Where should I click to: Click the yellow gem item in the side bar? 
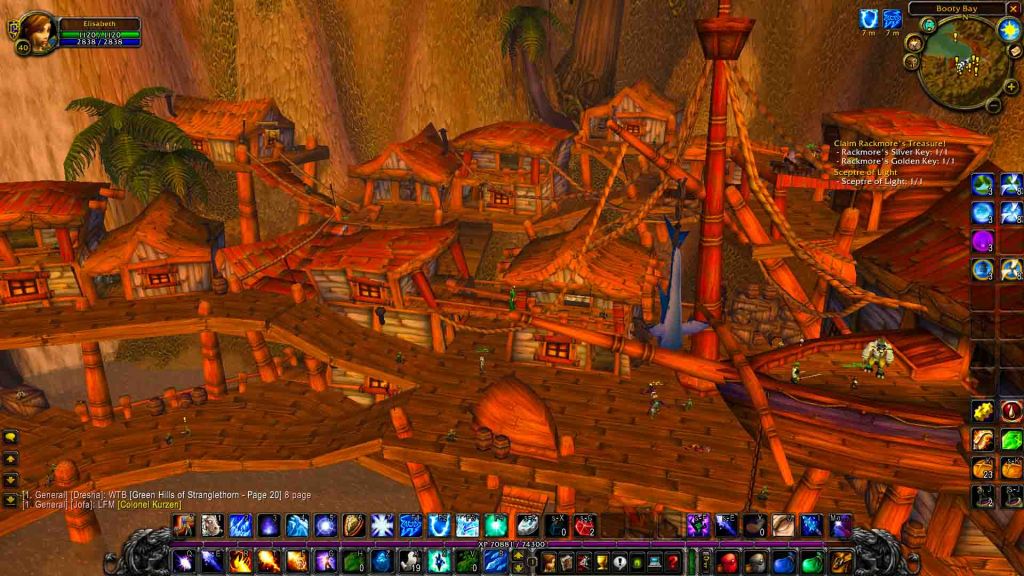[x=984, y=412]
